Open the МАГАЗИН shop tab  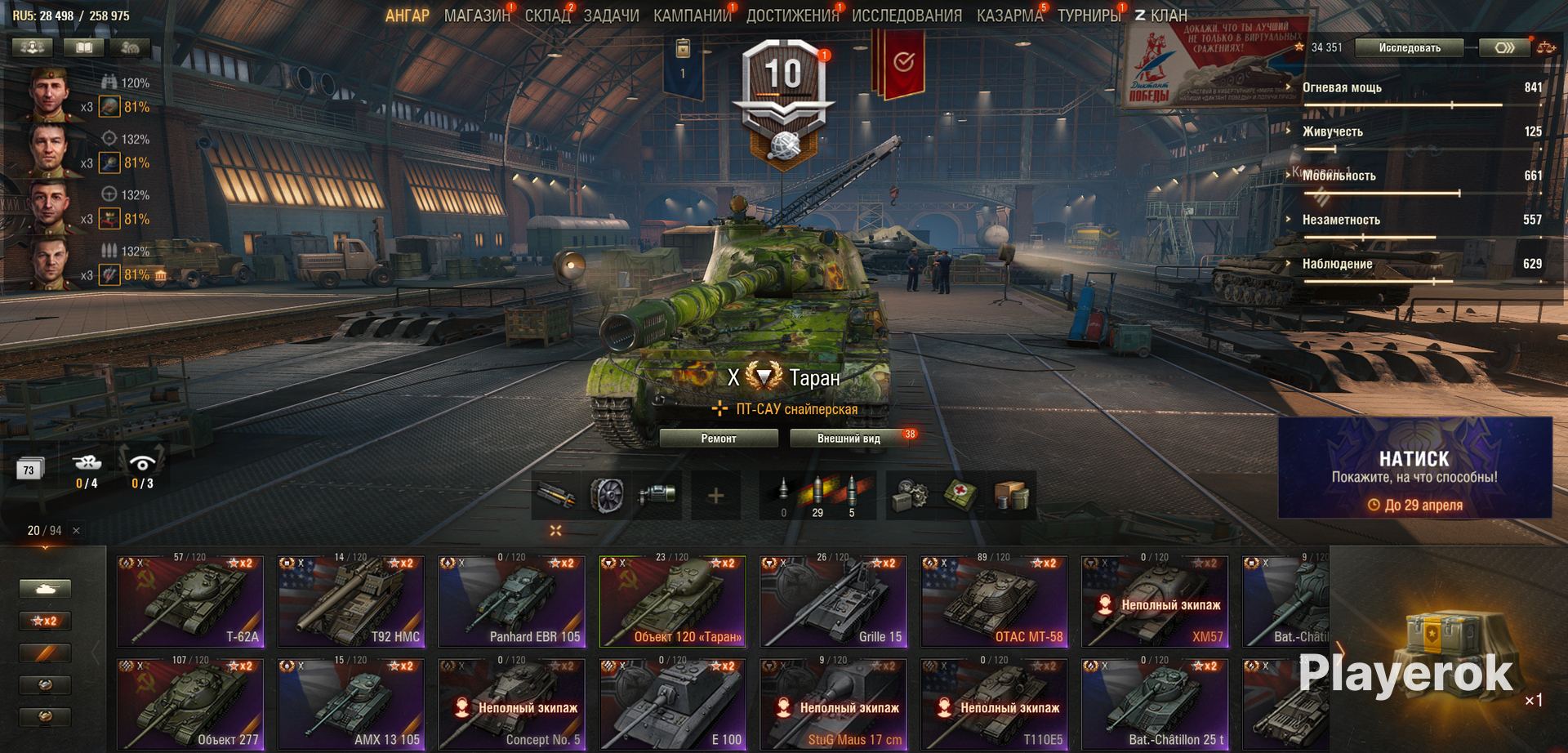click(476, 16)
